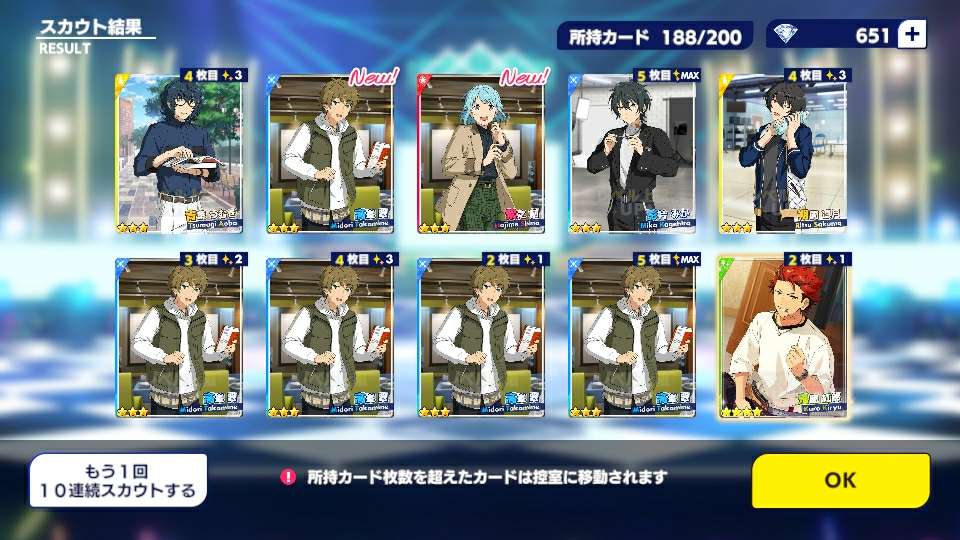Tap Midori Takamine card marked 3枚目
This screenshot has height=540, width=960.
(x=180, y=336)
